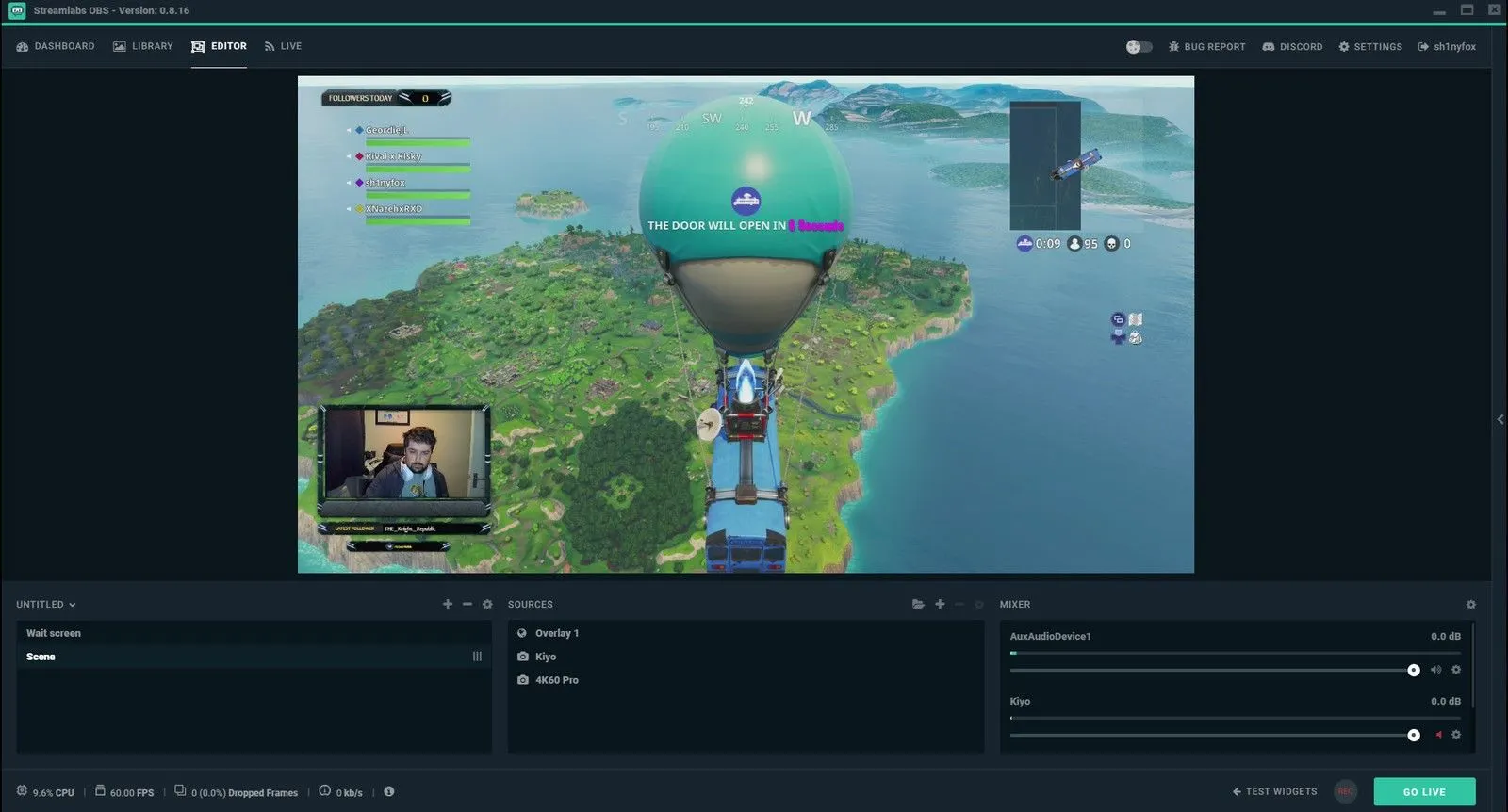Open the Bug Report tool
This screenshot has width=1508, height=812.
(1206, 46)
